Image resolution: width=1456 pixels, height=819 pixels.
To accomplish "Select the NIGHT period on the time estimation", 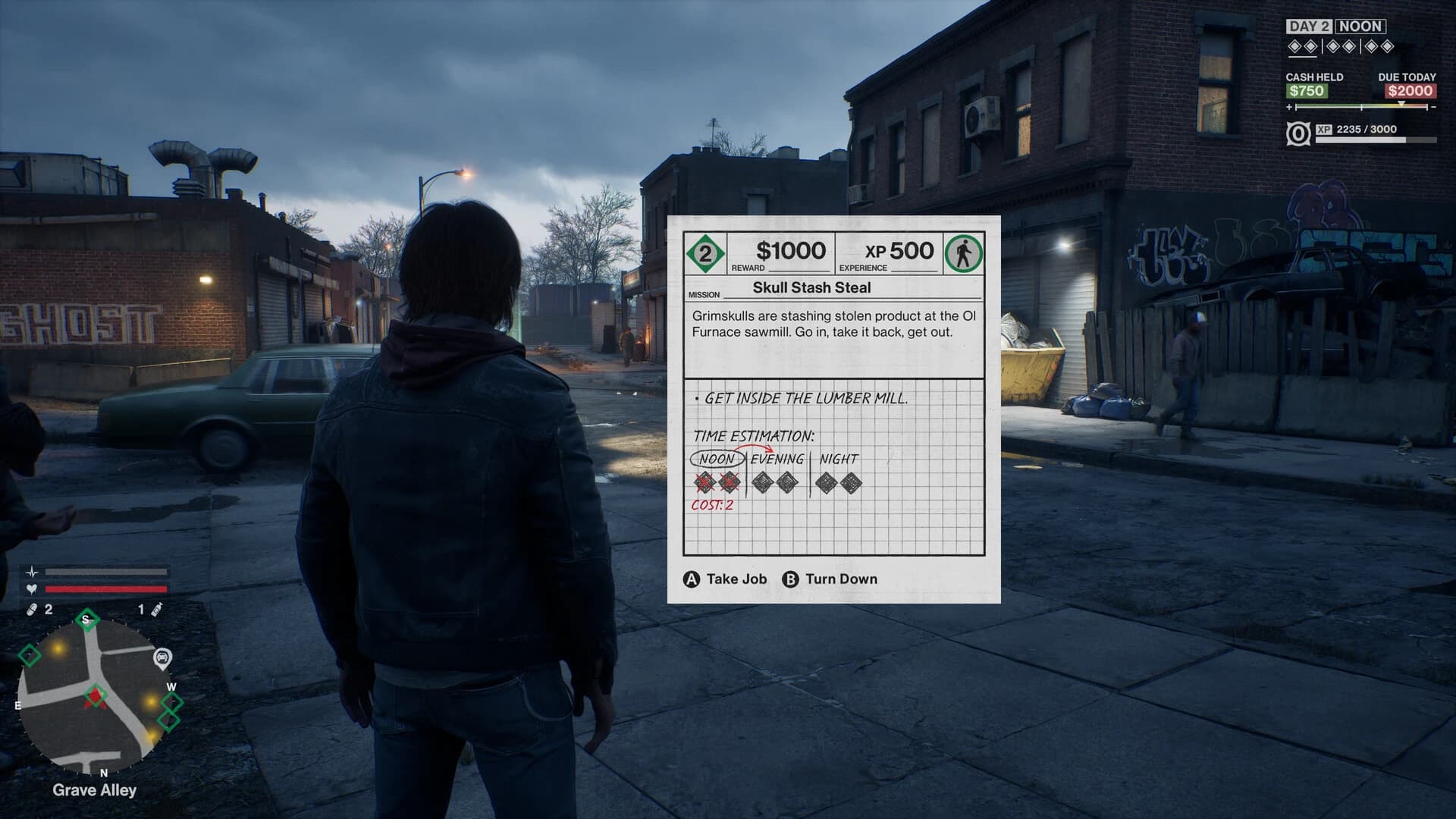I will [x=839, y=458].
